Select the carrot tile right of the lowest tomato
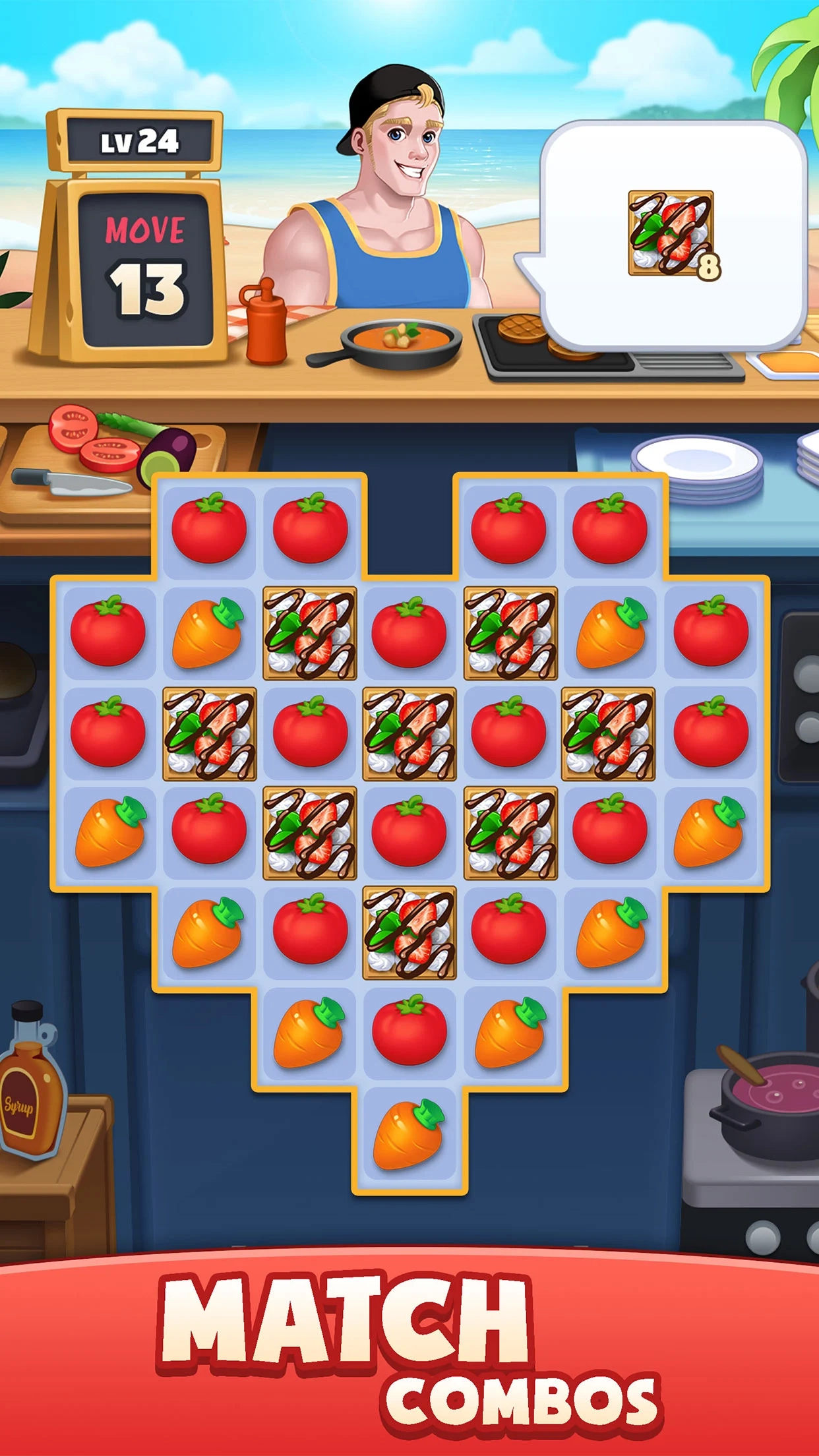Viewport: 819px width, 1456px height. [x=510, y=1032]
